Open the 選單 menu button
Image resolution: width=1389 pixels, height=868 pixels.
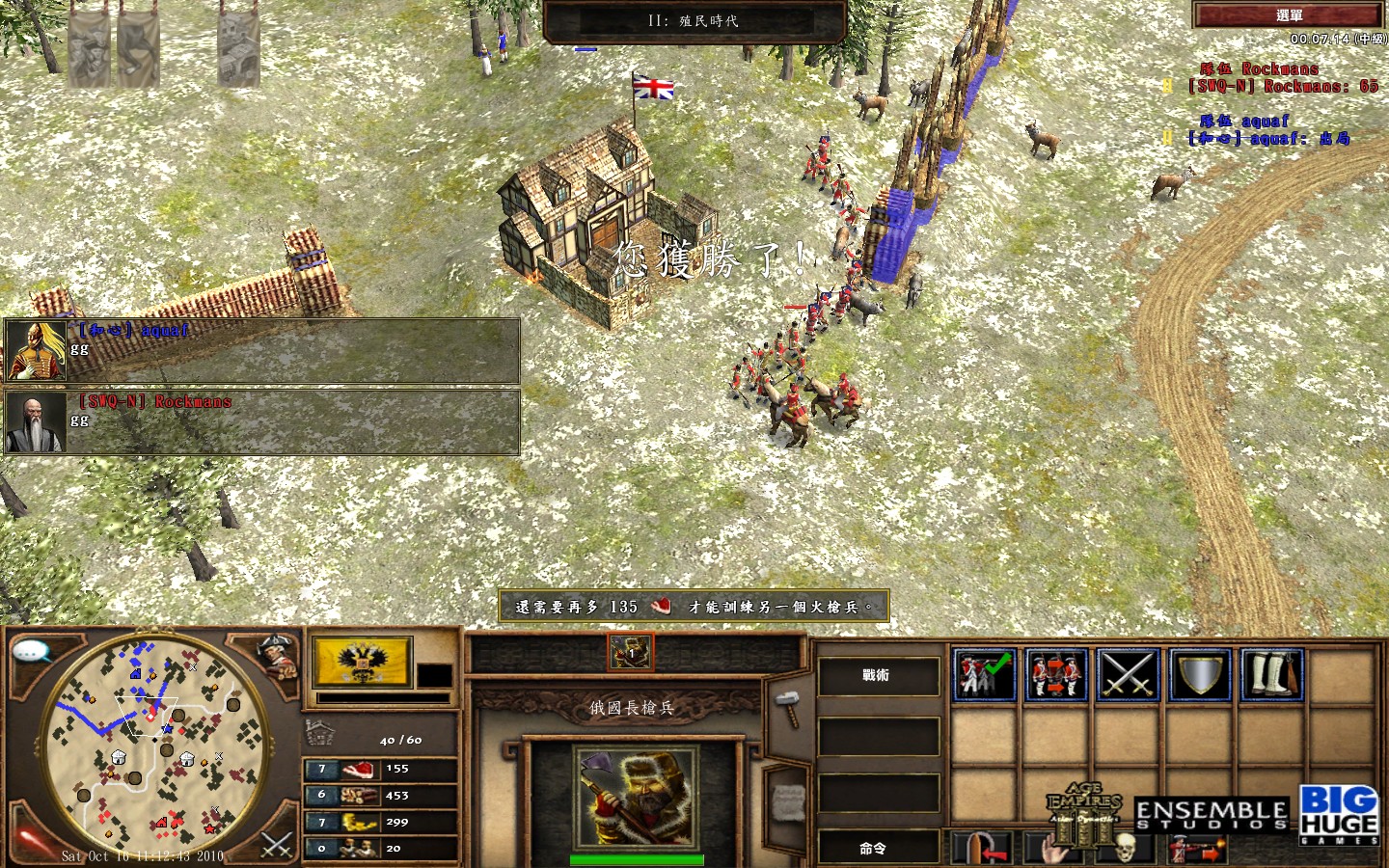point(1289,15)
